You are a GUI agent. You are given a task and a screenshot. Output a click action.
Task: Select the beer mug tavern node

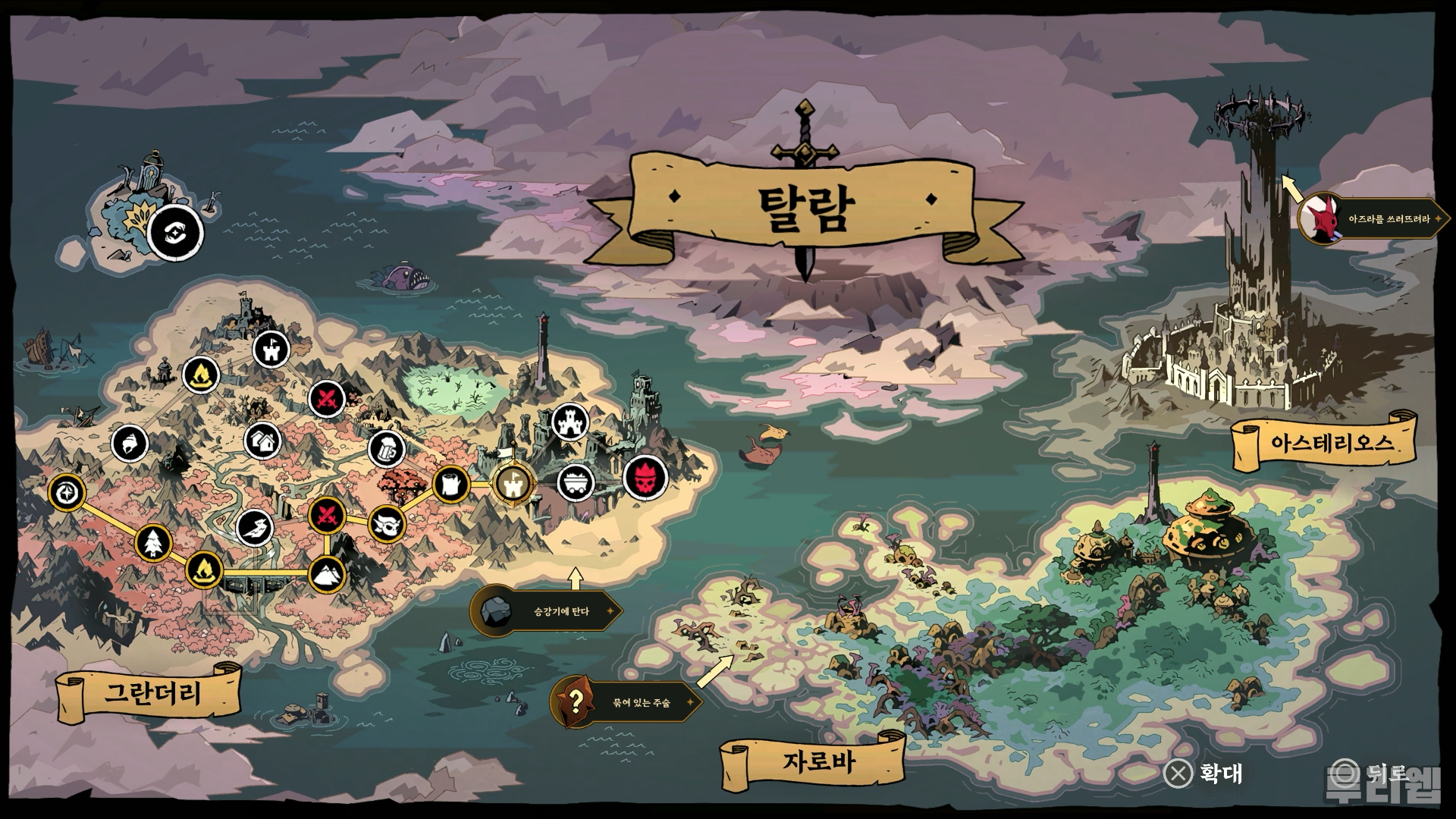[x=386, y=449]
